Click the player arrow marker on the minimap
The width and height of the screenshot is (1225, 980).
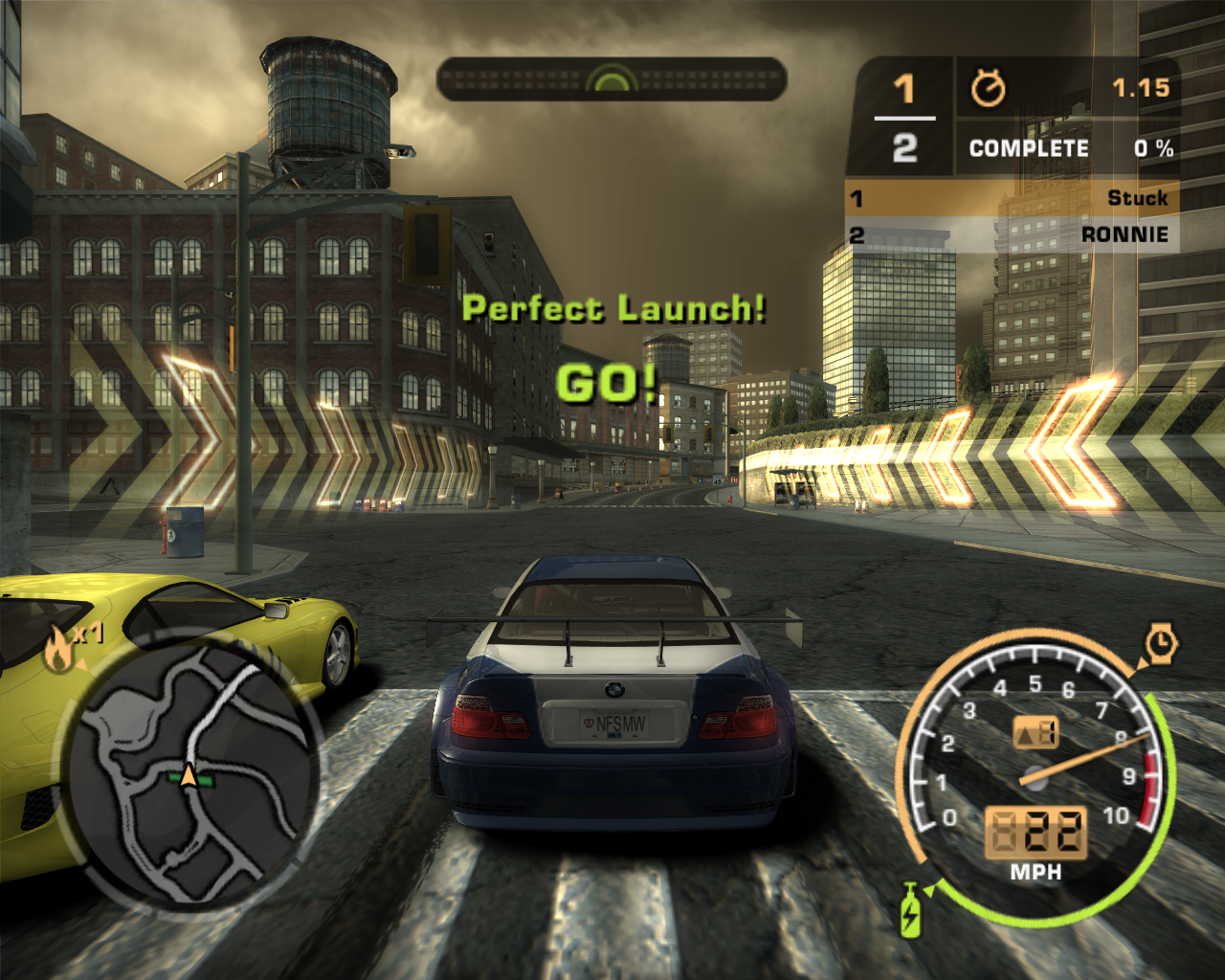(x=189, y=776)
